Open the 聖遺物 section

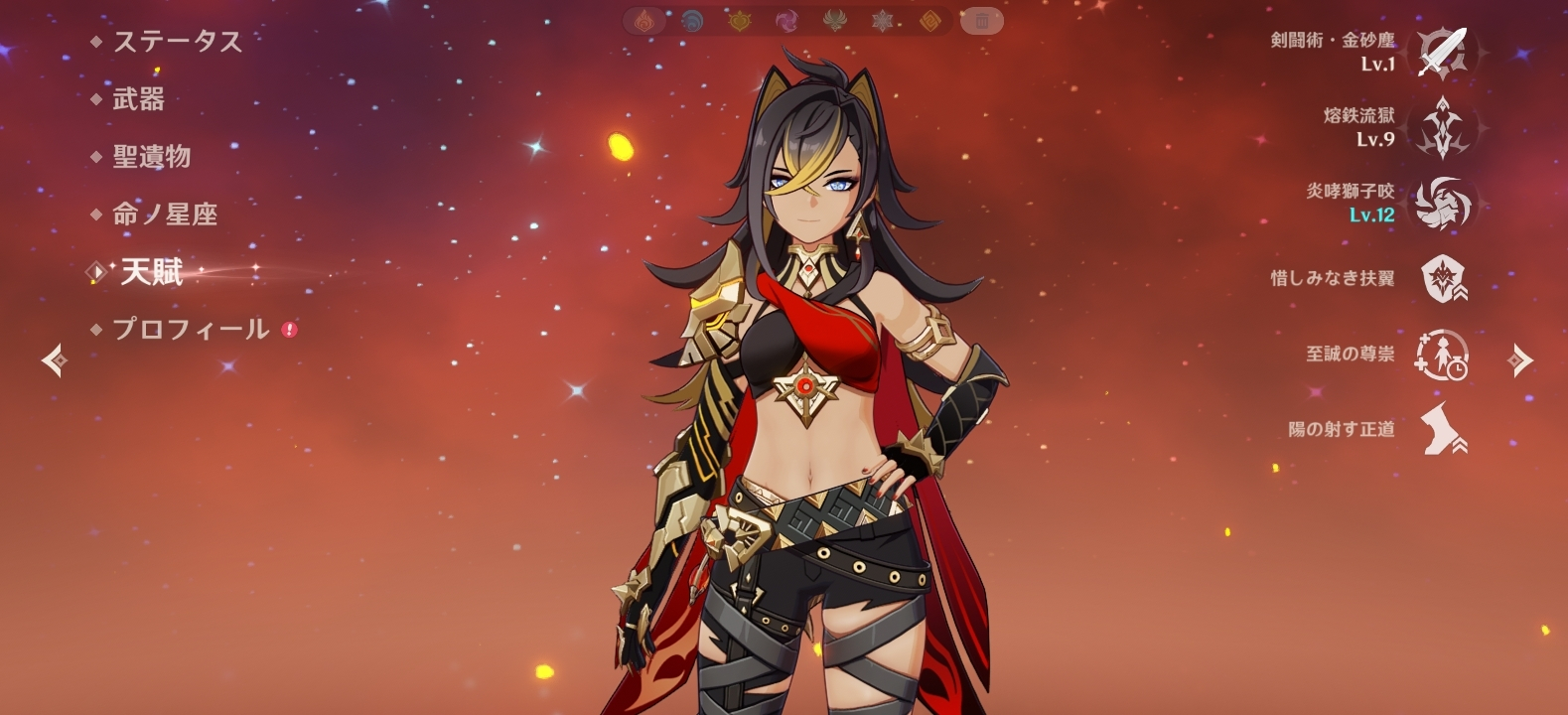pos(151,157)
